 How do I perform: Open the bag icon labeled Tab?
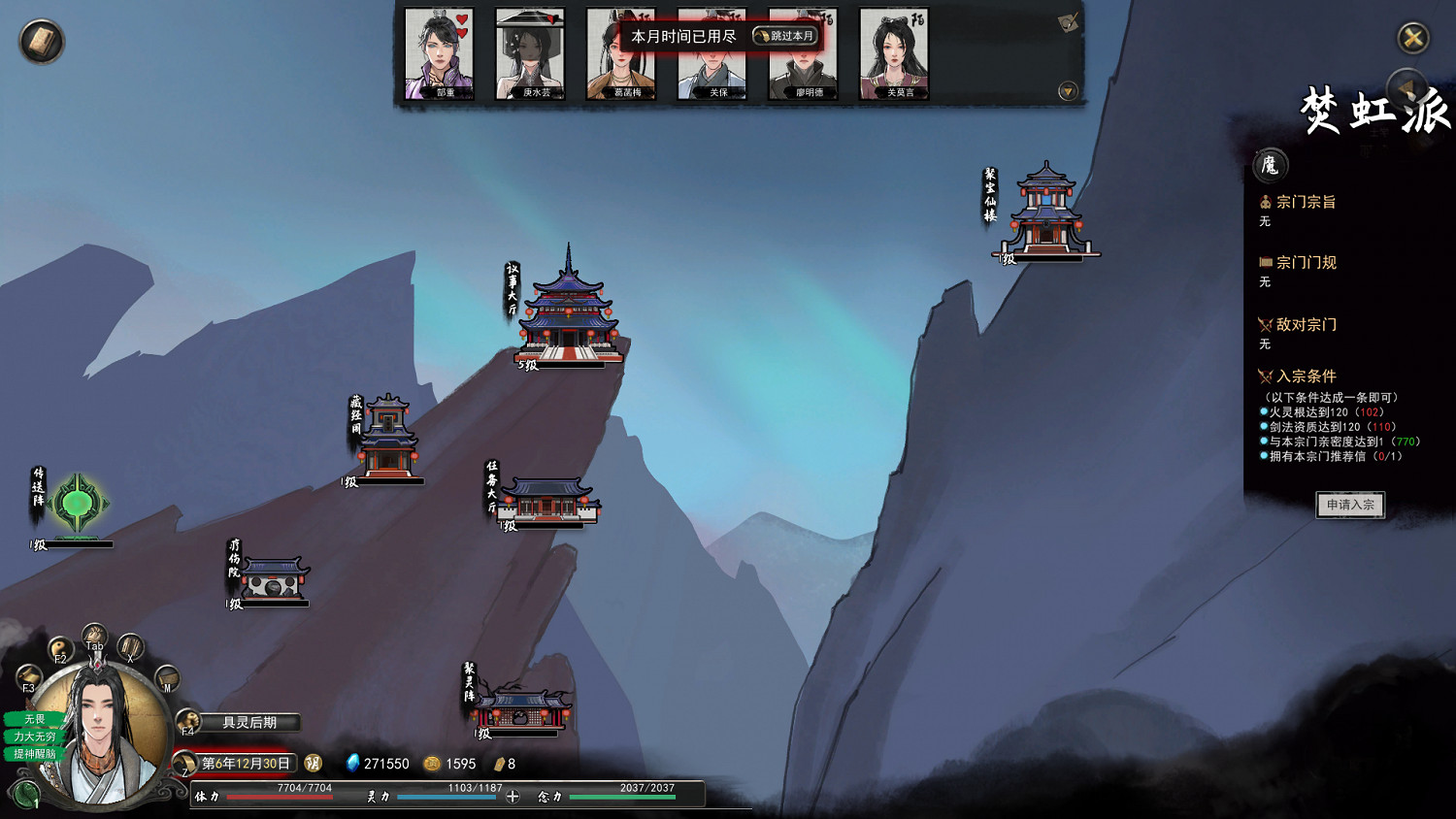click(94, 637)
